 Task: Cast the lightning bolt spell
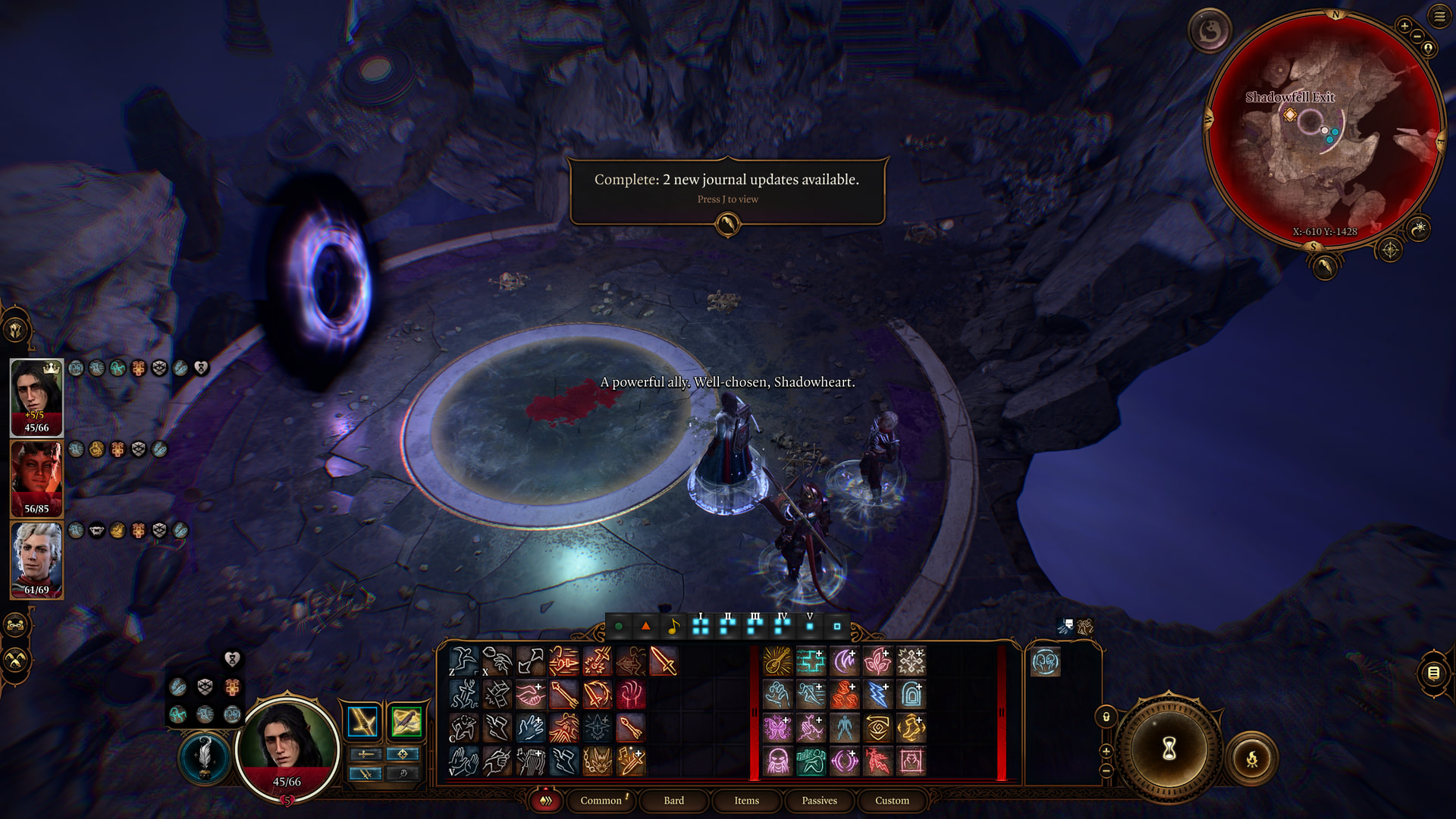click(877, 694)
